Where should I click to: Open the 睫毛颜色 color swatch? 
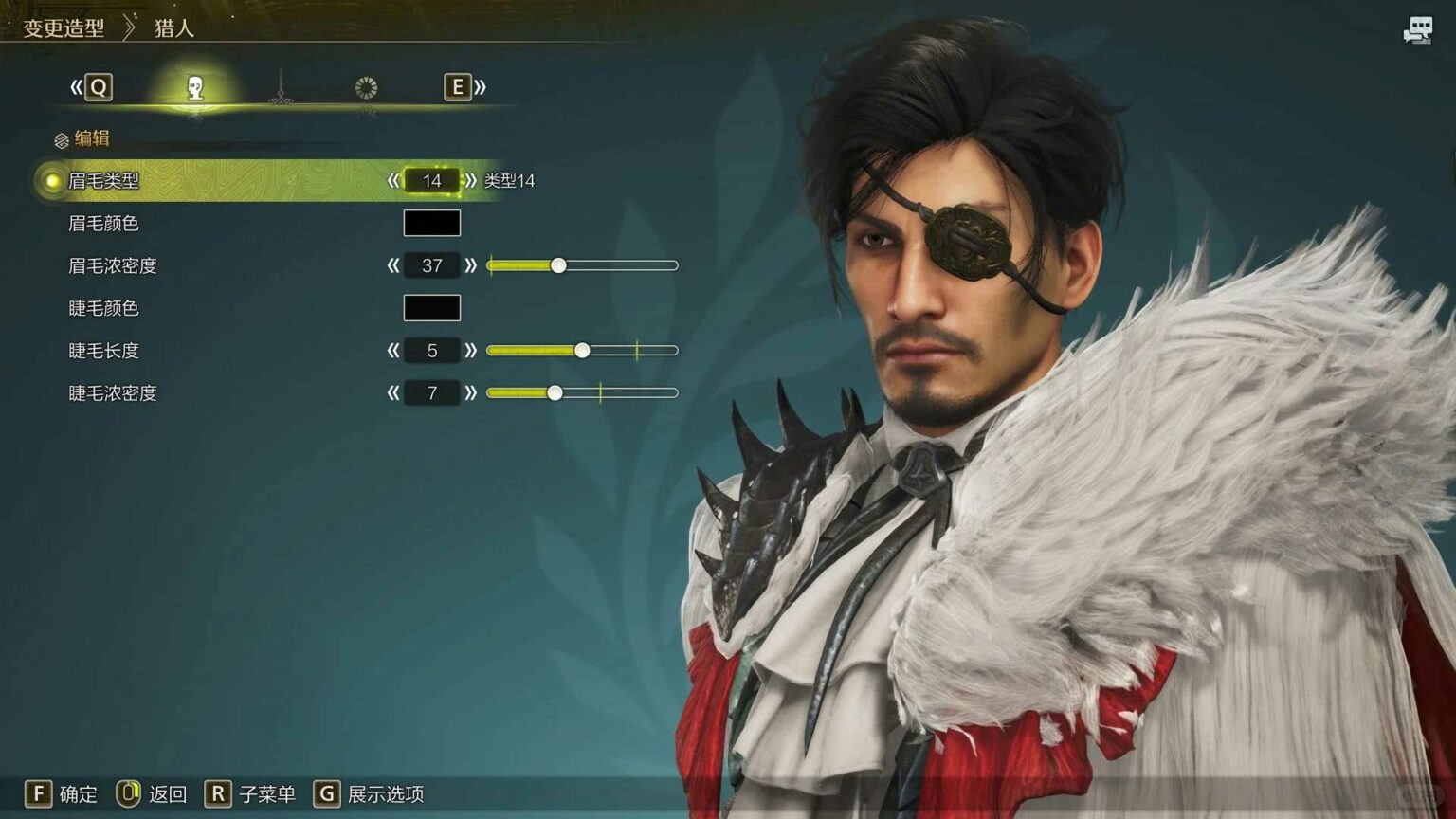(x=432, y=308)
